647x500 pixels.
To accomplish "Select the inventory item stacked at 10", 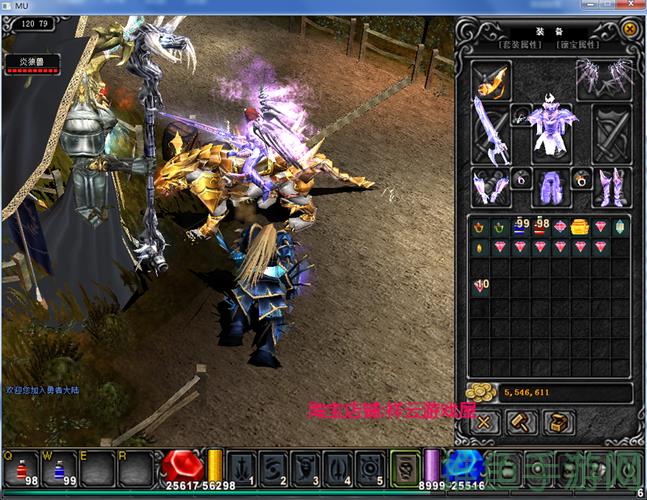I will click(x=480, y=287).
